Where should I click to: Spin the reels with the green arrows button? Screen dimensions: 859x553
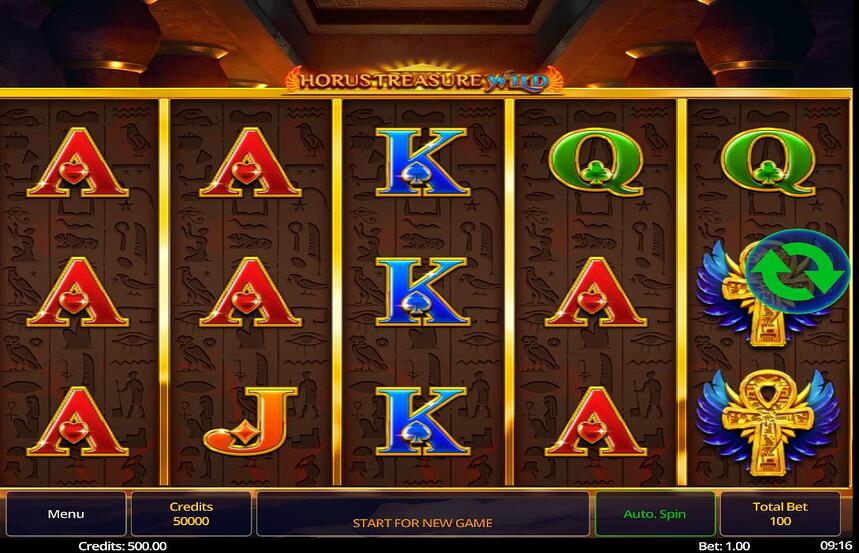(x=796, y=270)
